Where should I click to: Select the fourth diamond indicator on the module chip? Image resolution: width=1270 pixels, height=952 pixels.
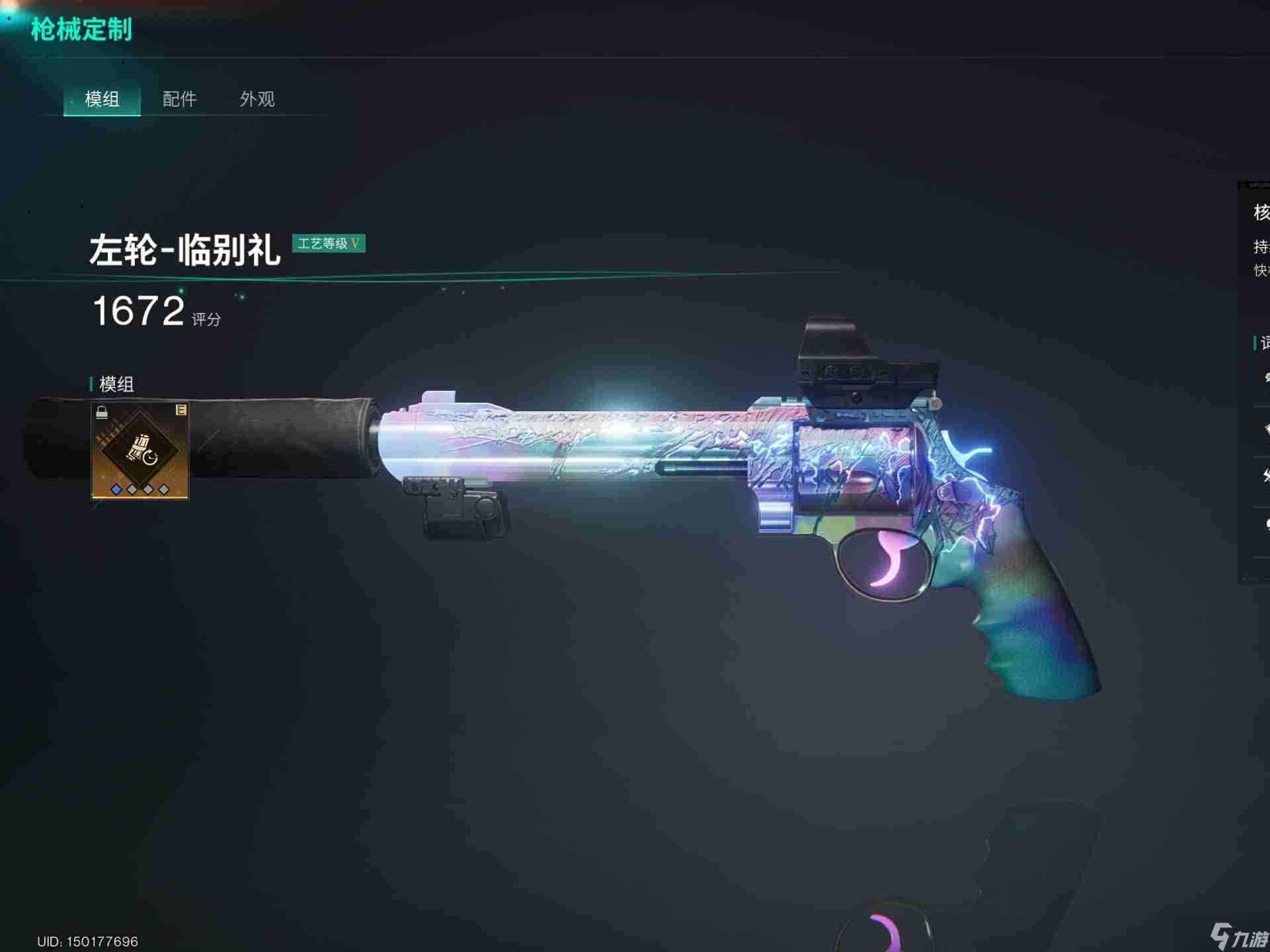tap(163, 491)
